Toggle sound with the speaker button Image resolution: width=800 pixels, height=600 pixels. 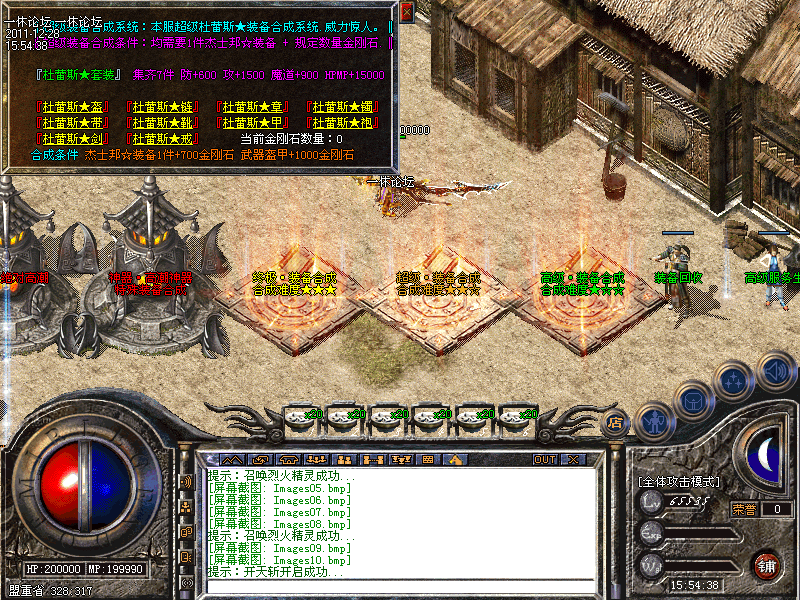775,370
